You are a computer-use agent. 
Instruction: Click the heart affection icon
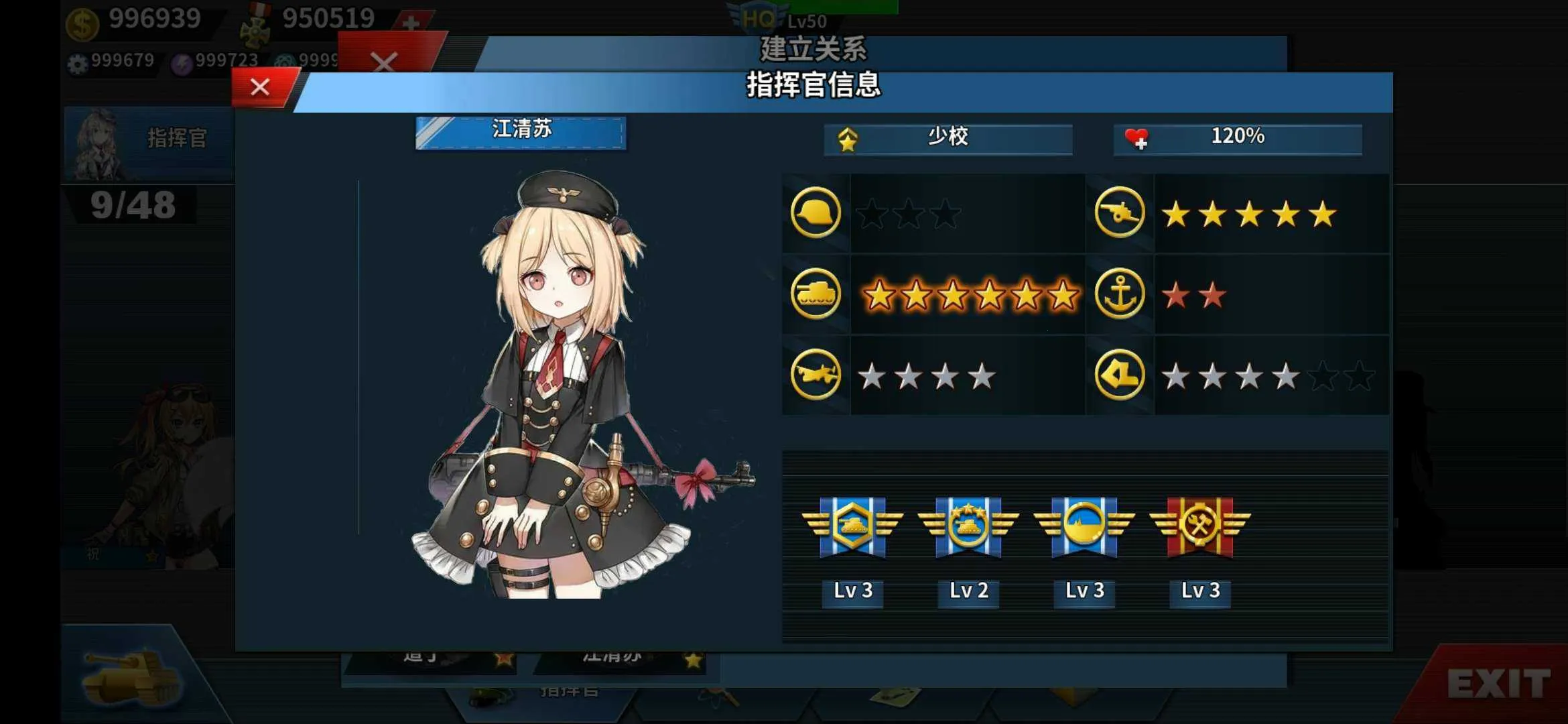pyautogui.click(x=1138, y=137)
